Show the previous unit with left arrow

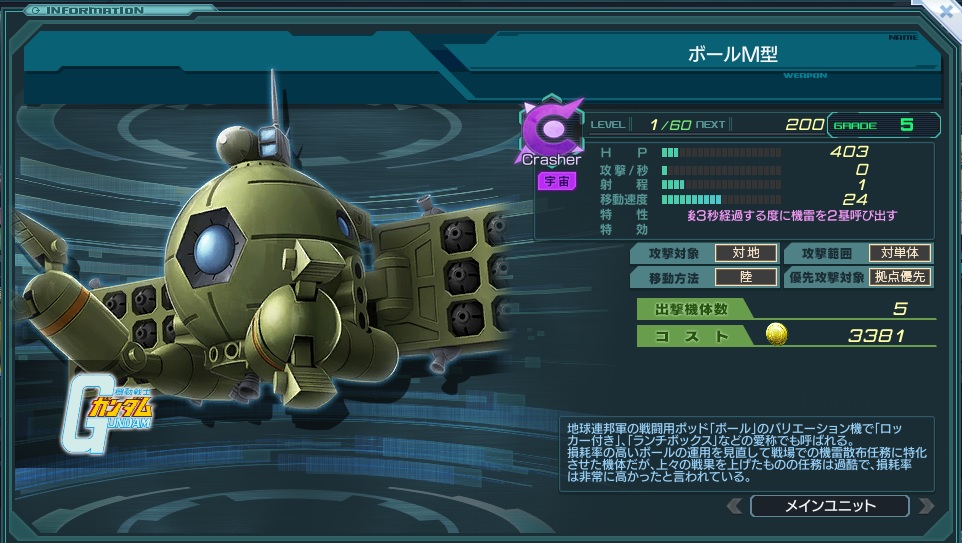(x=735, y=506)
